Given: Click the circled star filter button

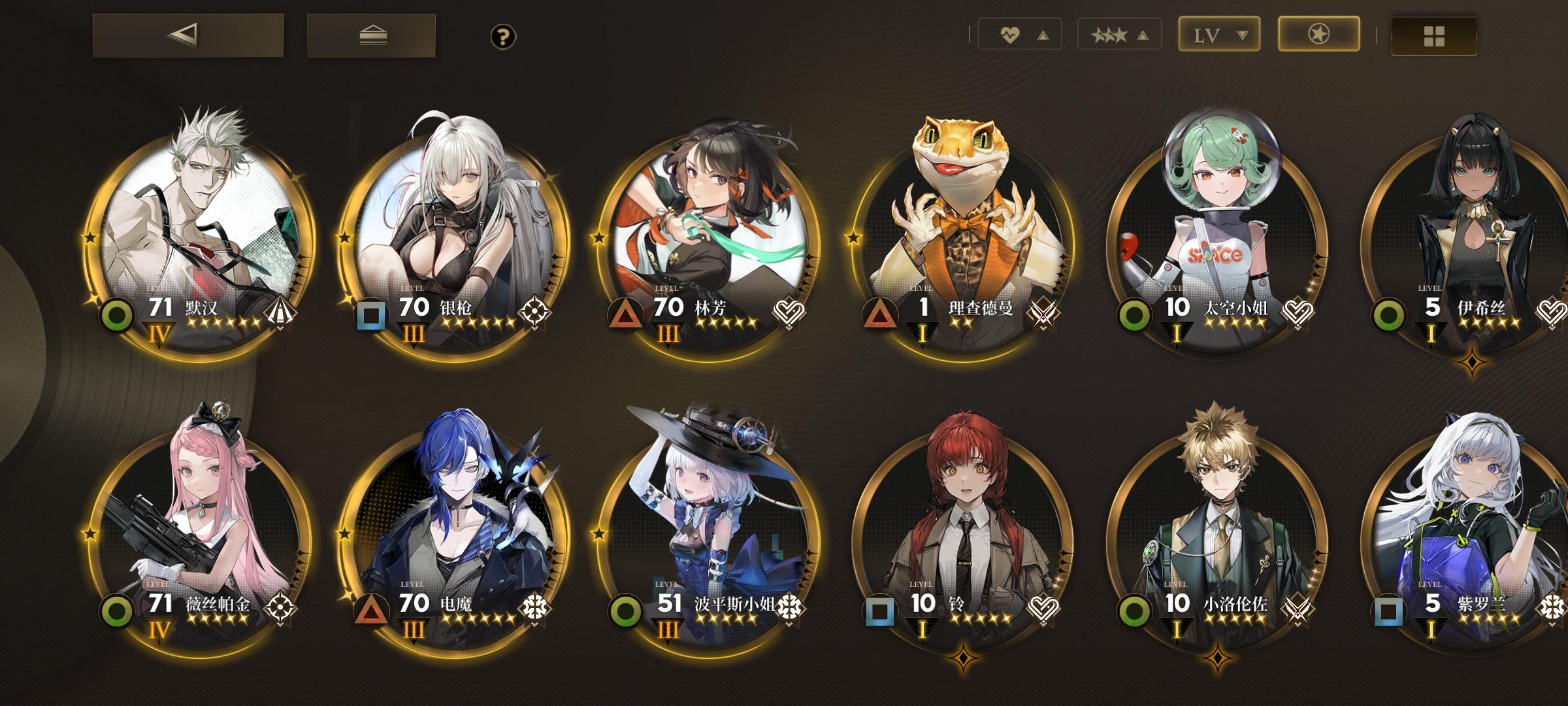Looking at the screenshot, I should click(1319, 34).
